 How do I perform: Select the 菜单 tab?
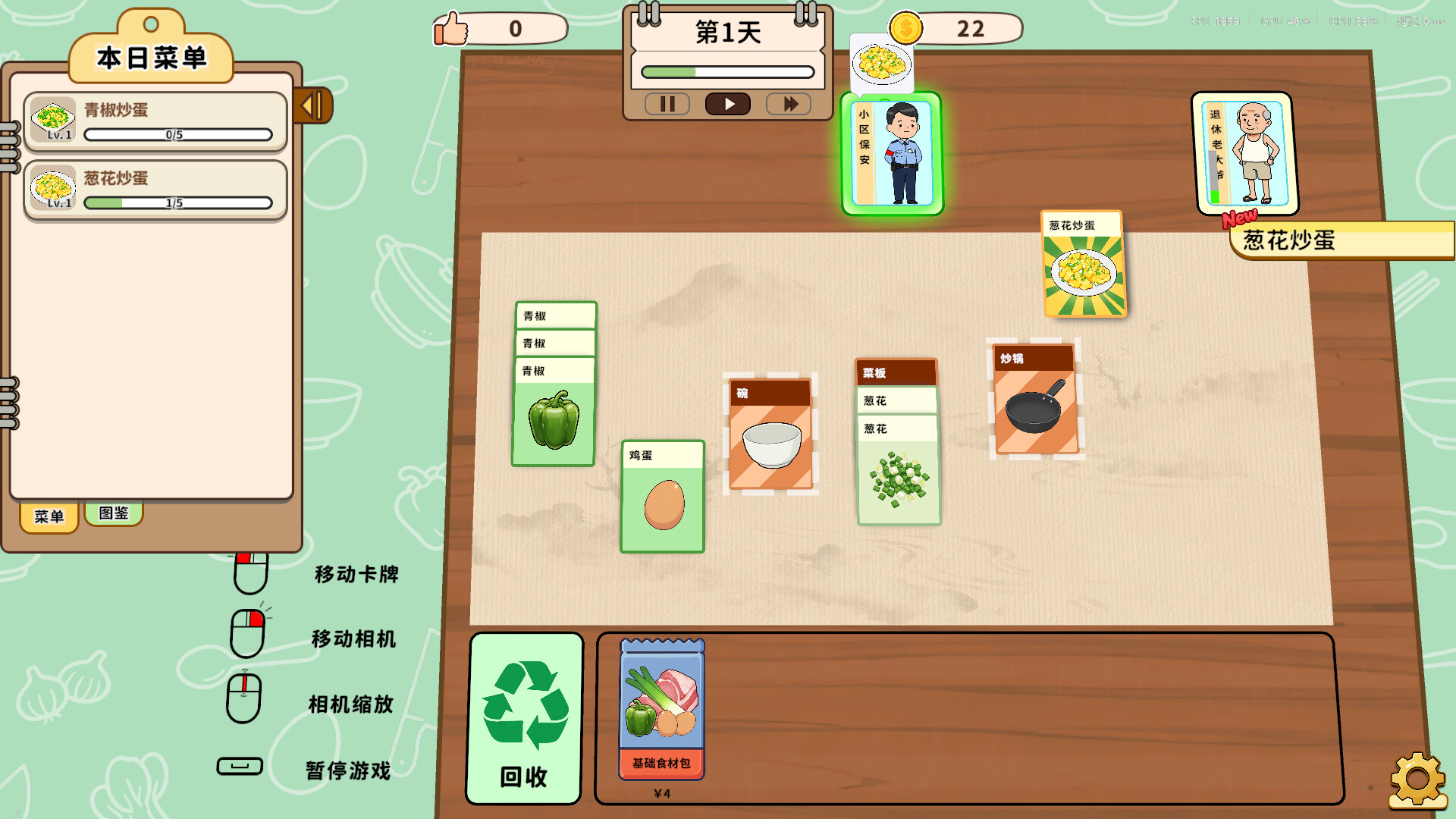[49, 516]
